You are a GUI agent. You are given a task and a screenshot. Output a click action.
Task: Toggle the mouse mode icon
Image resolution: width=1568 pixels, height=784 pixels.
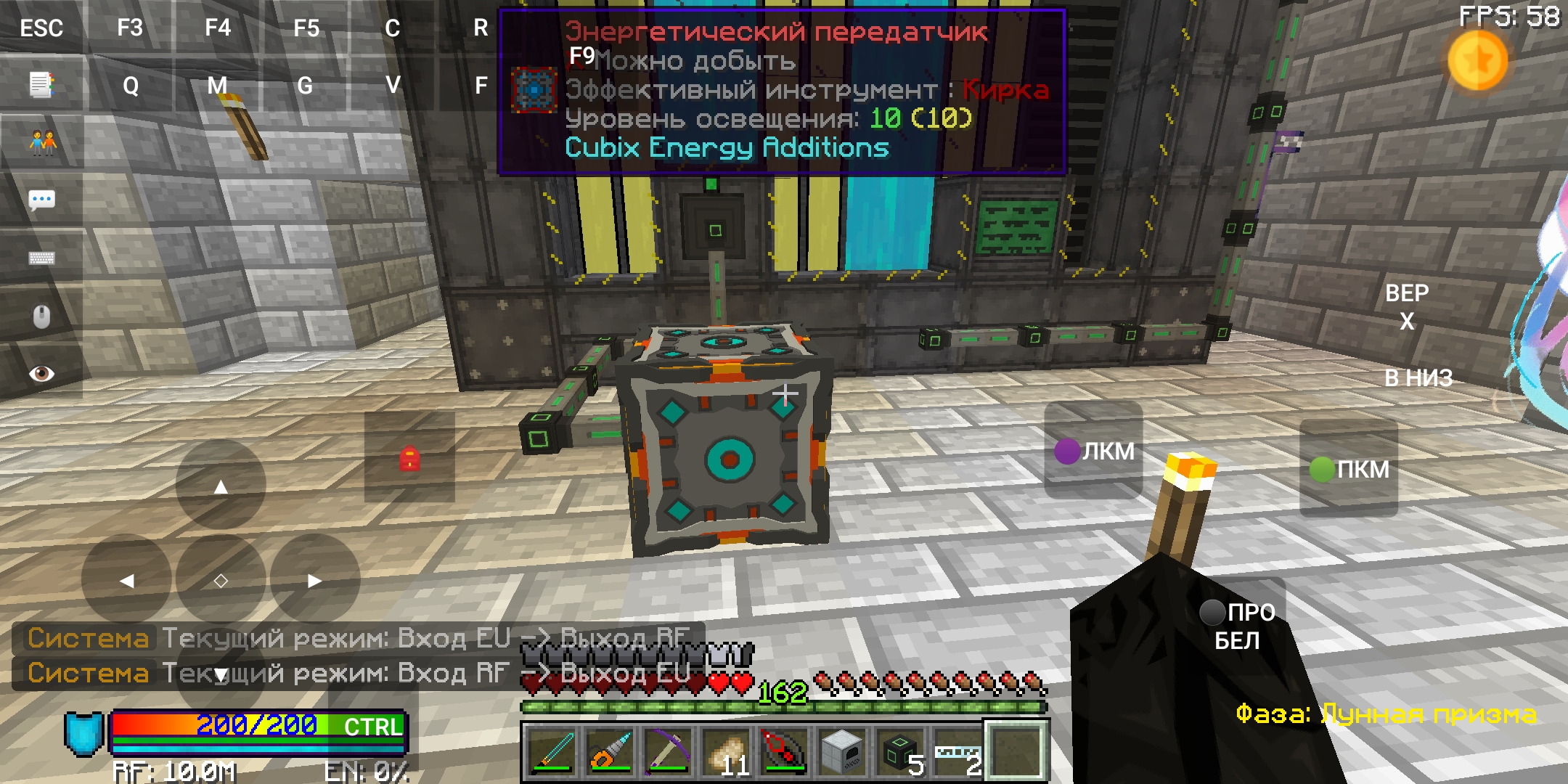(41, 317)
